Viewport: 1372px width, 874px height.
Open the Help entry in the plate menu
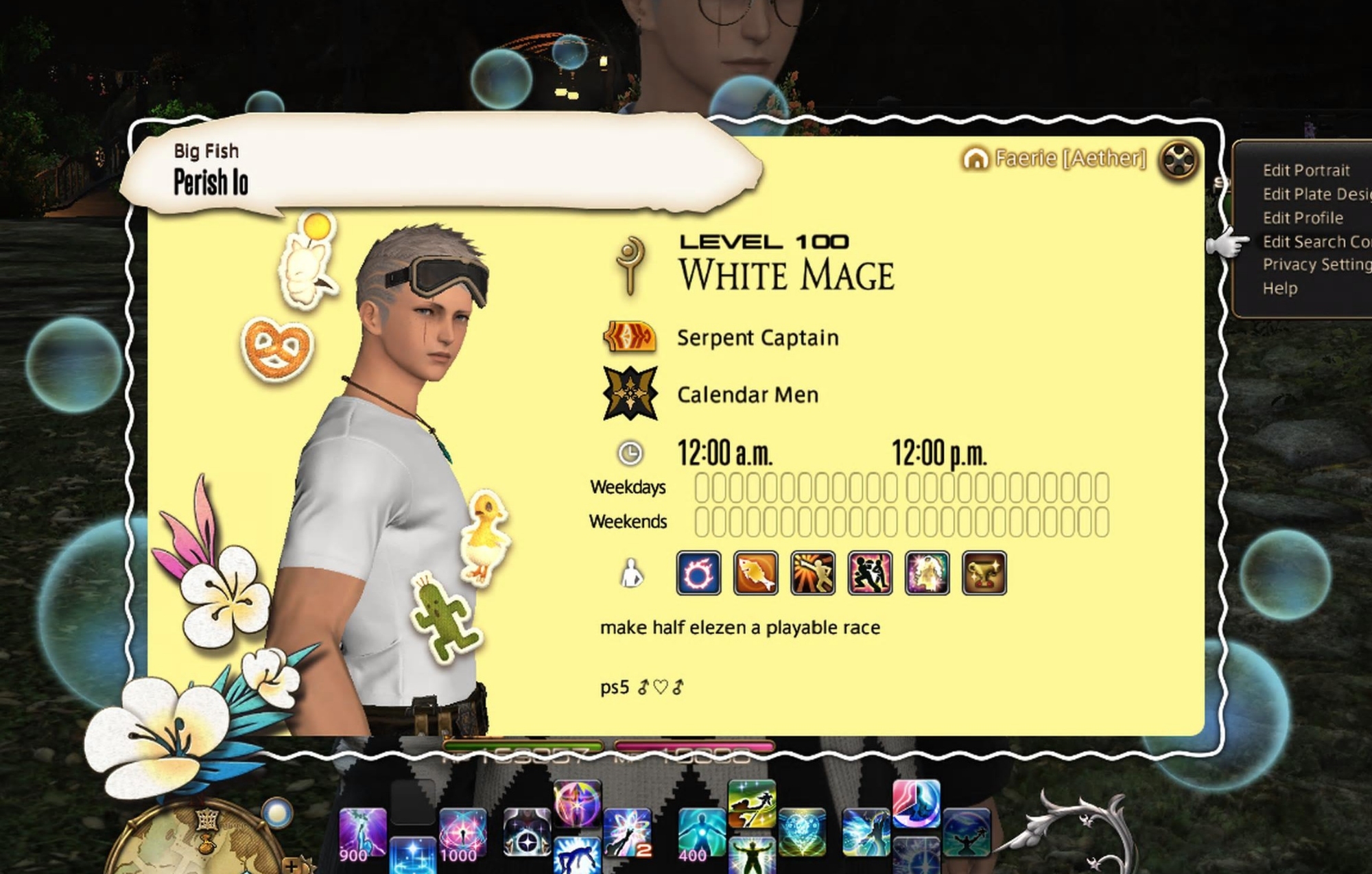(x=1279, y=289)
